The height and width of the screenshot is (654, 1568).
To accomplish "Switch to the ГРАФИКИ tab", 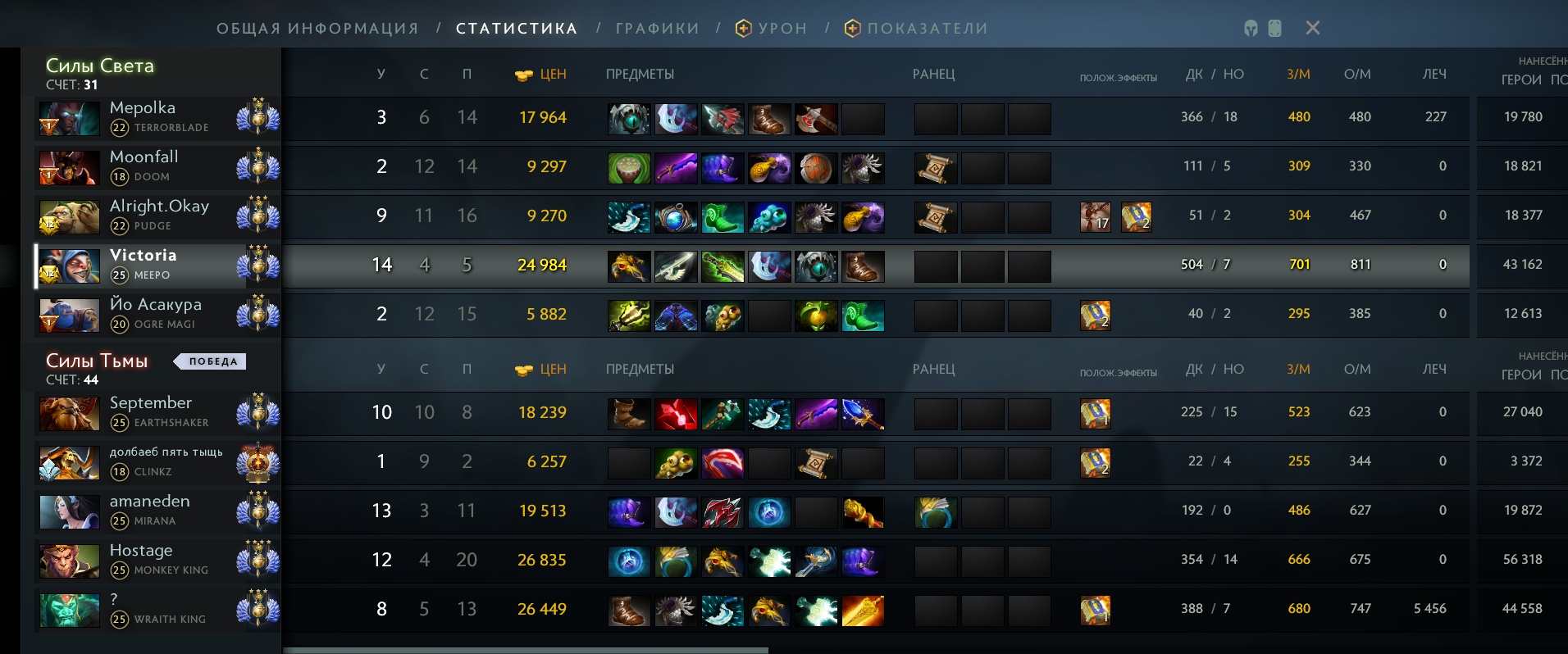I will 655,27.
